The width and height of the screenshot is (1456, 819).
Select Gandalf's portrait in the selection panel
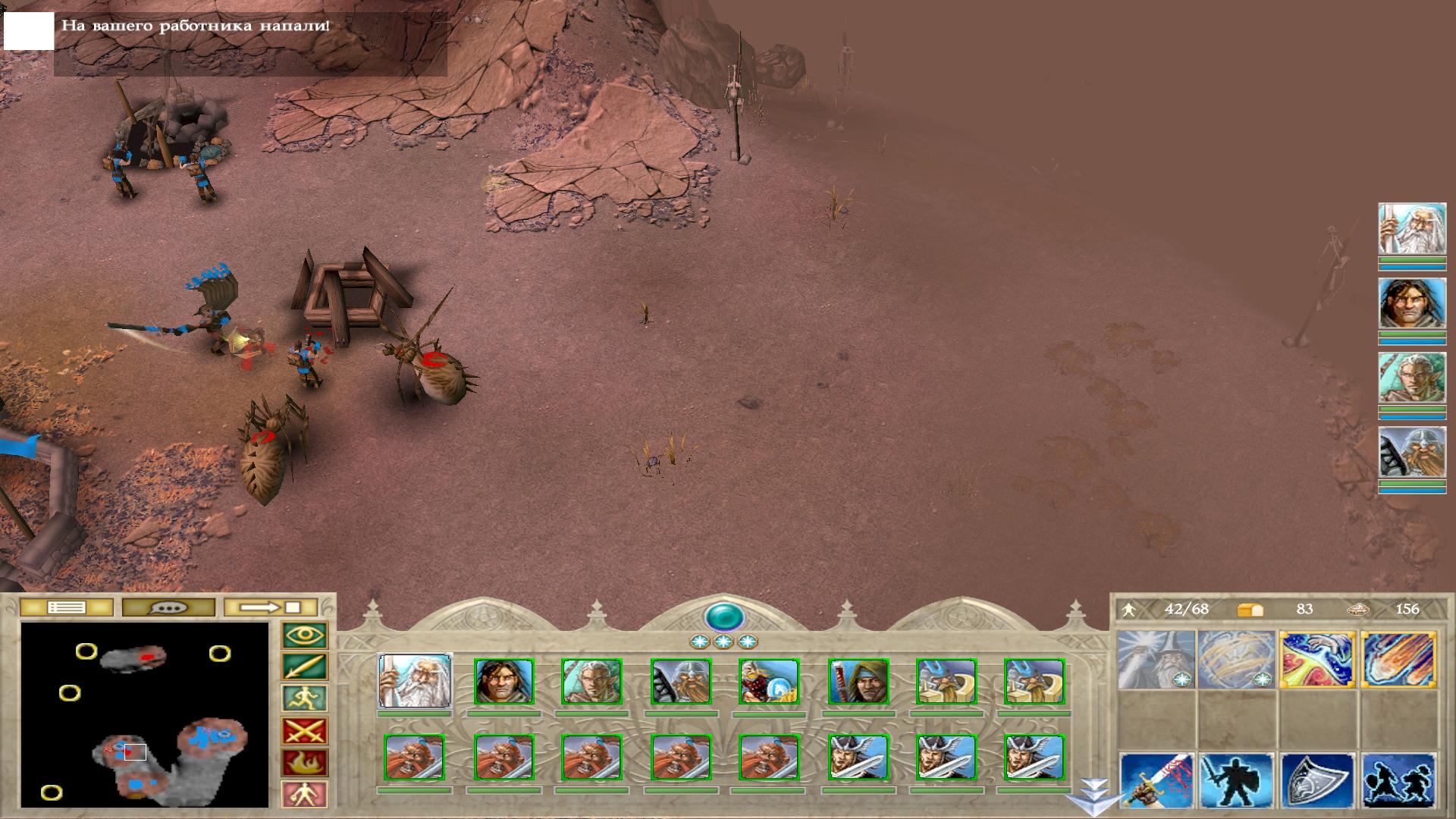(414, 681)
